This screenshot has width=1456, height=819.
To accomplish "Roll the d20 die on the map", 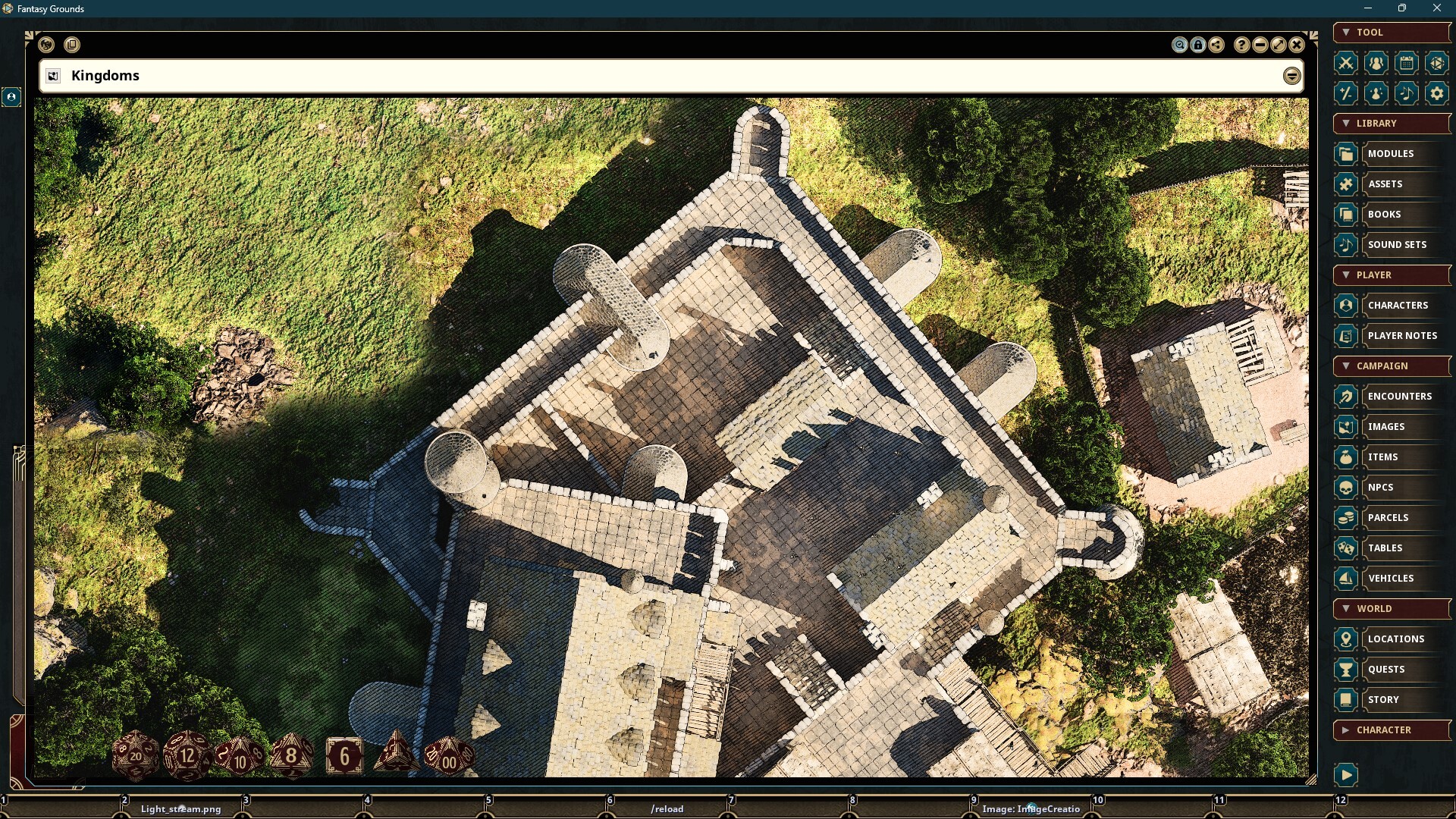I will [135, 756].
